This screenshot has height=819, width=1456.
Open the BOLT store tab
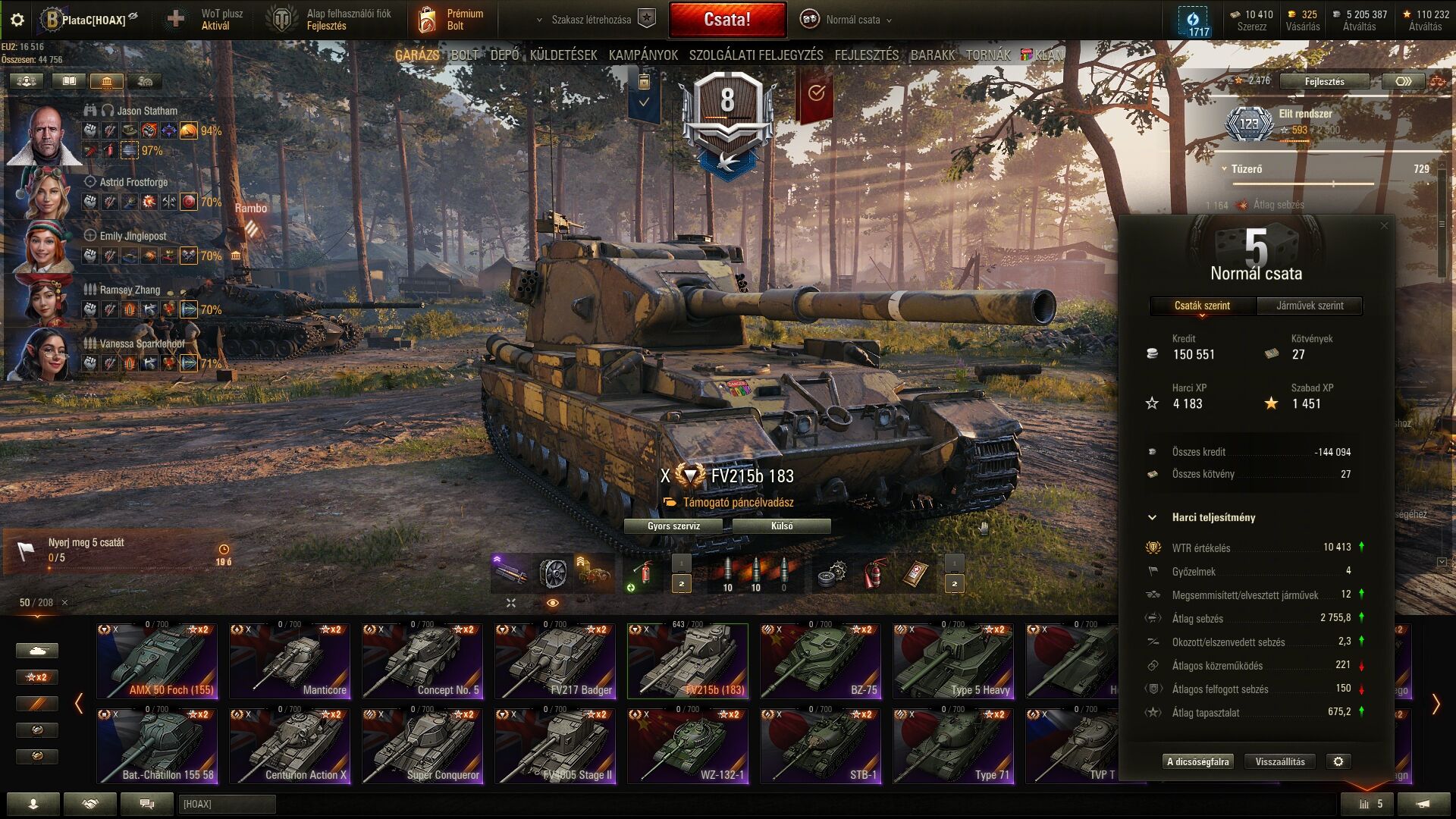464,55
